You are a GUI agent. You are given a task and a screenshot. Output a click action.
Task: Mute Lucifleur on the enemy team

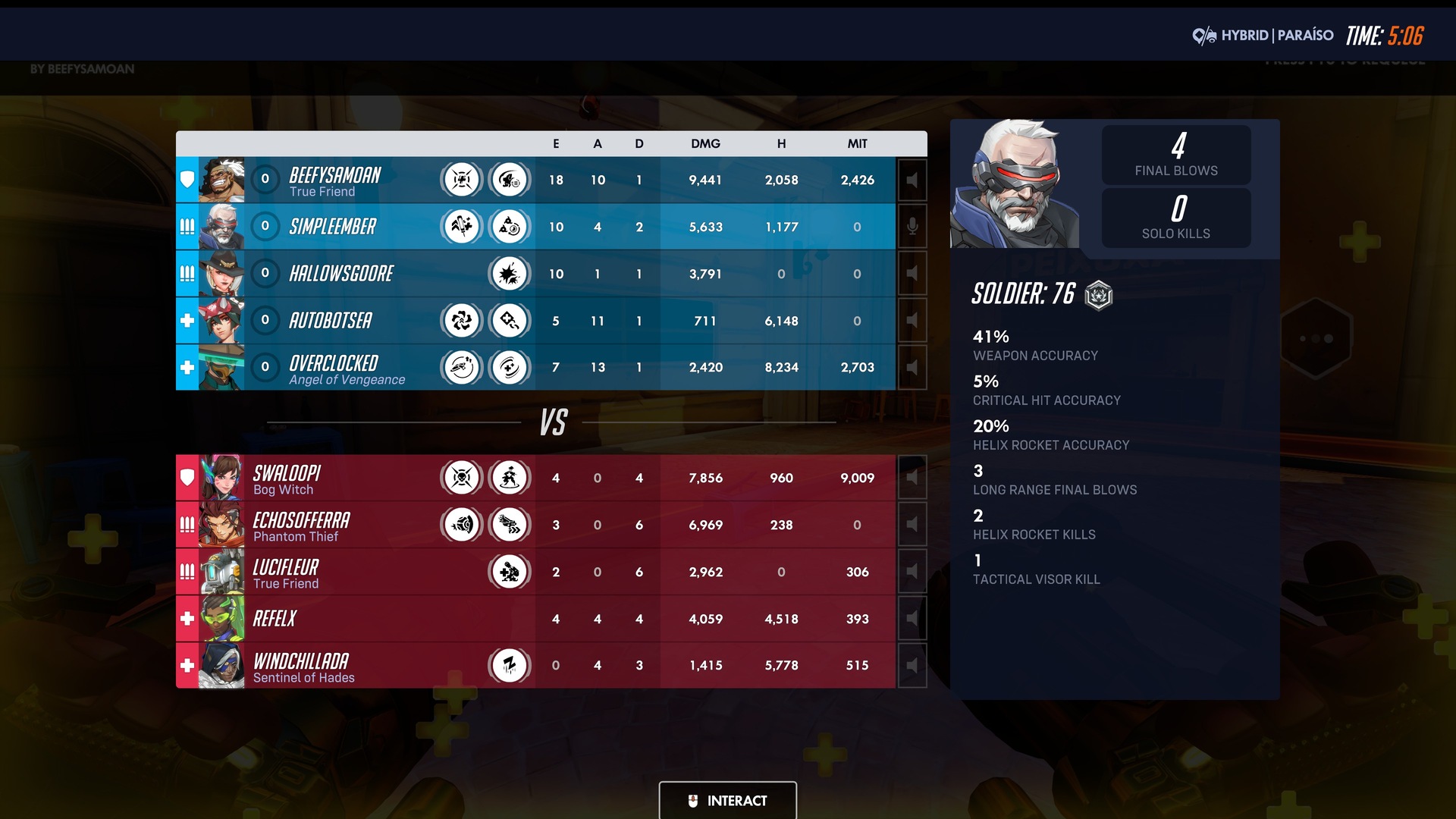point(912,572)
